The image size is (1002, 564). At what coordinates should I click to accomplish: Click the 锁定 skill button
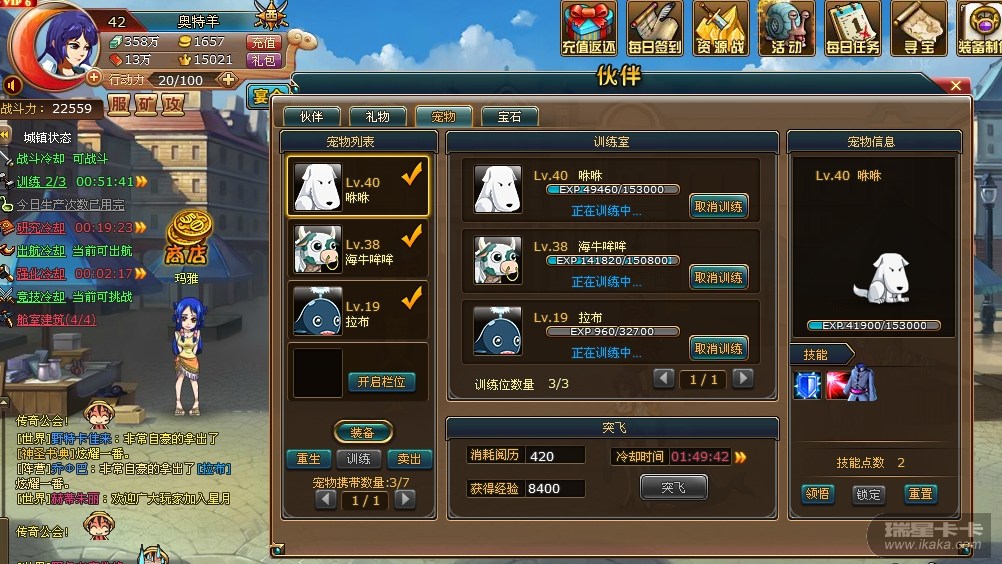pos(869,494)
